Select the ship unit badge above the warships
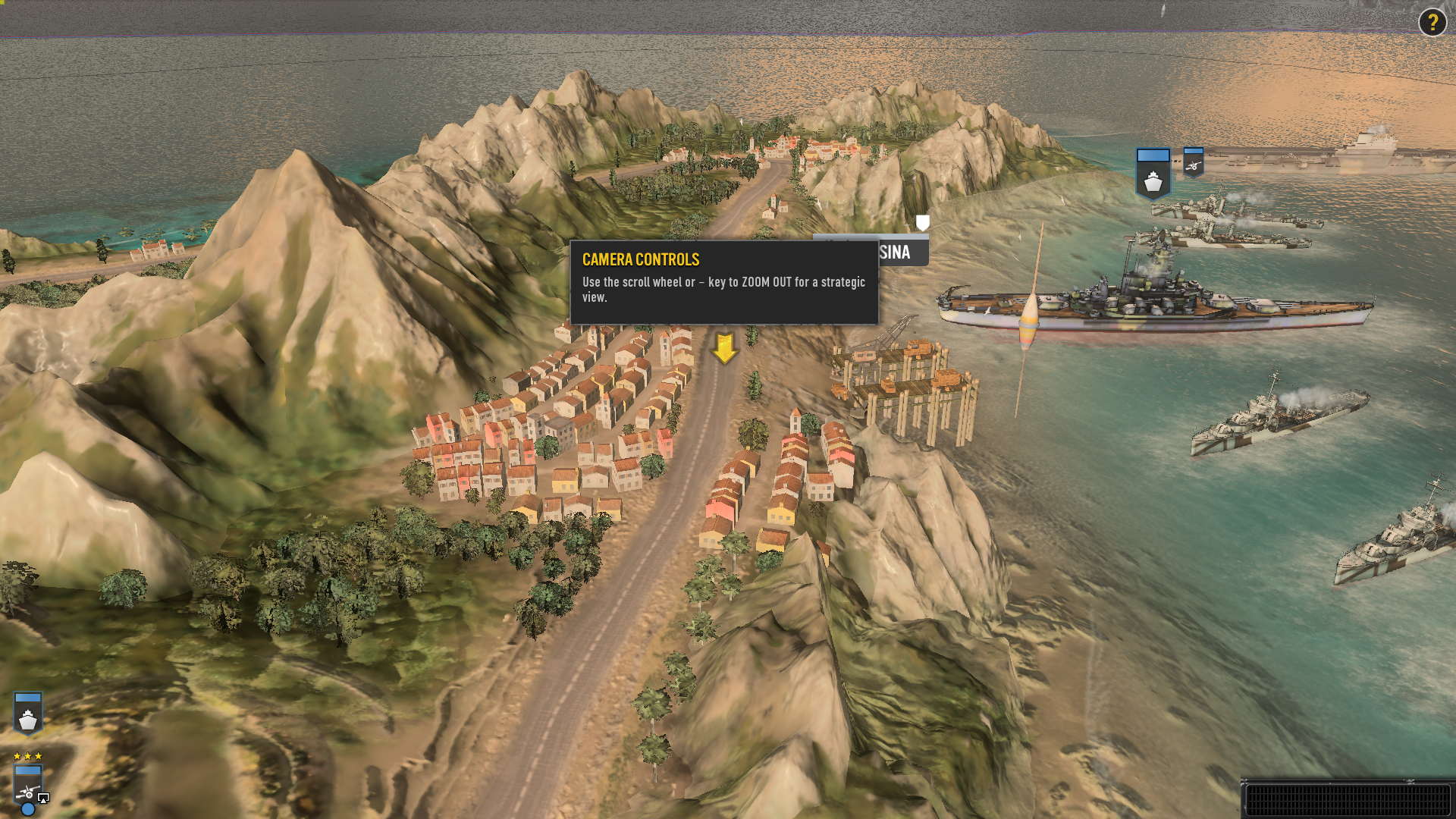Image resolution: width=1456 pixels, height=819 pixels. (1153, 174)
